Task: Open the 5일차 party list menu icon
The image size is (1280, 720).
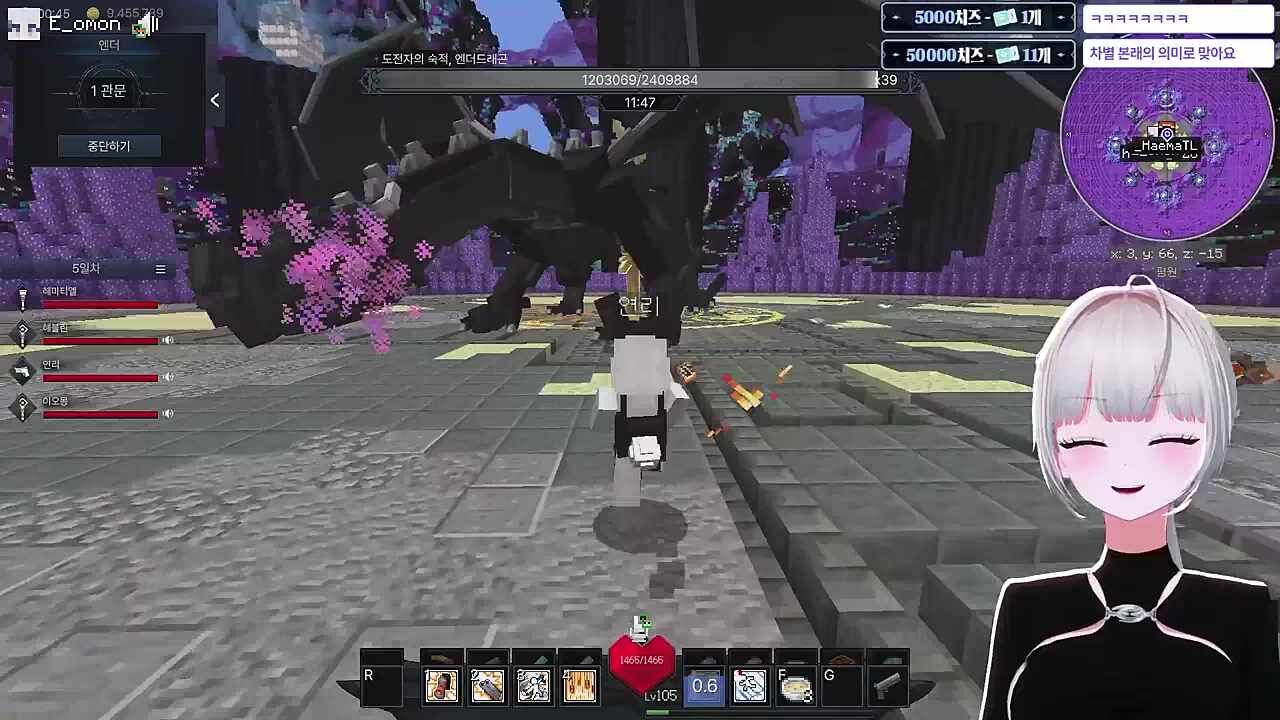Action: pos(160,269)
